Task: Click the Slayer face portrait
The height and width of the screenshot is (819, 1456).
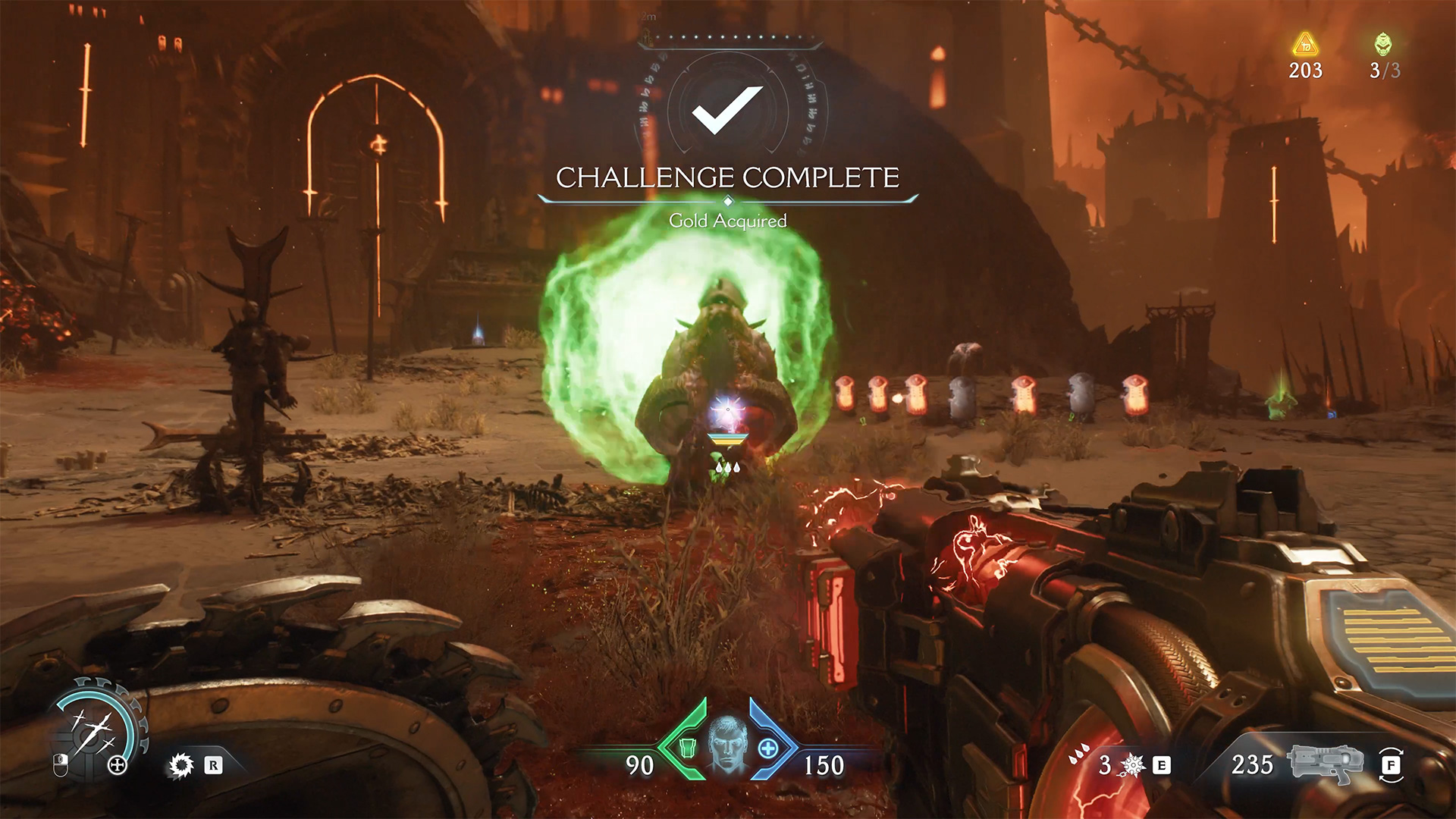Action: (x=727, y=744)
